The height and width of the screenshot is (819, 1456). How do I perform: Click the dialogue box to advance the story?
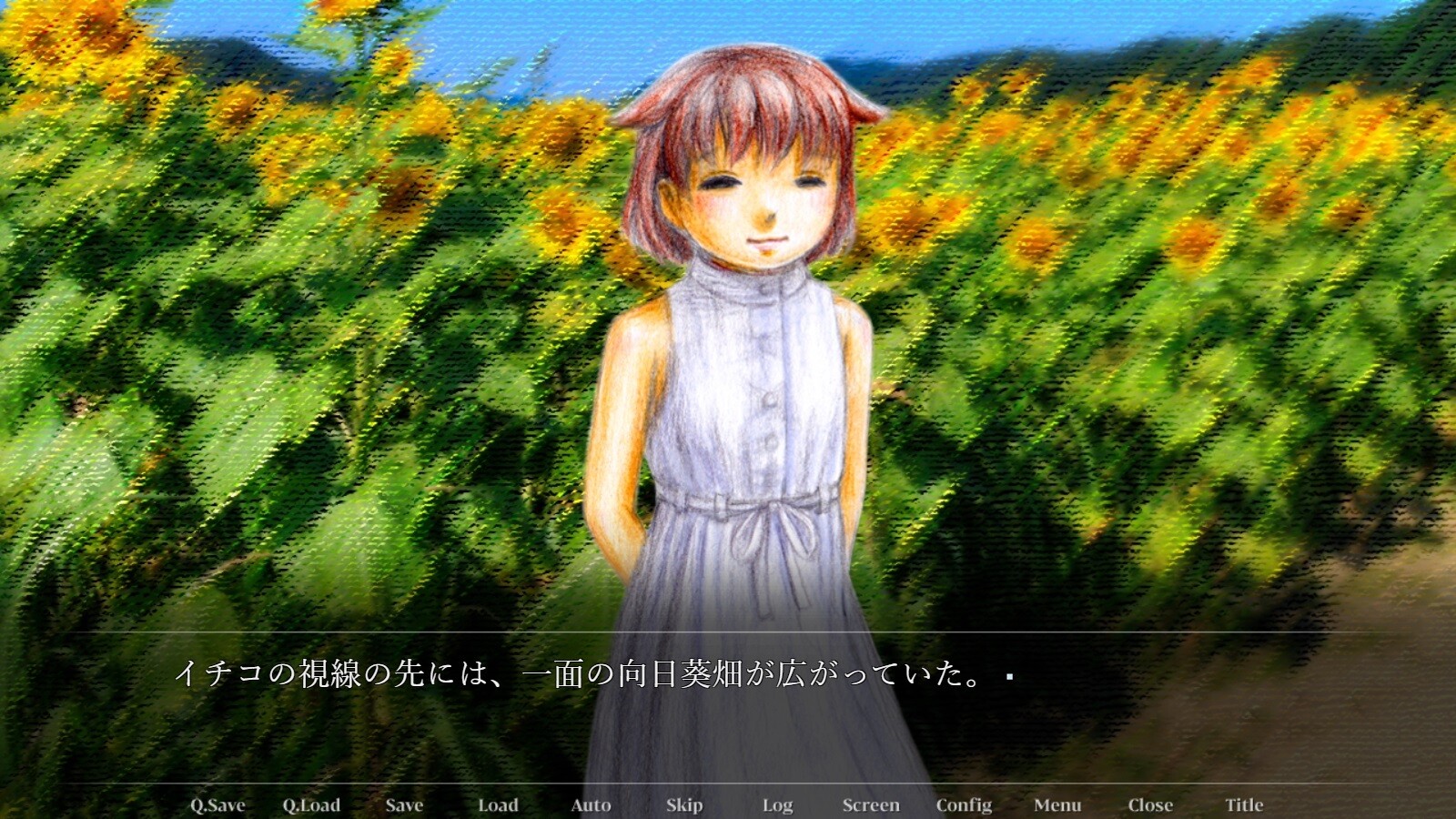click(x=728, y=719)
